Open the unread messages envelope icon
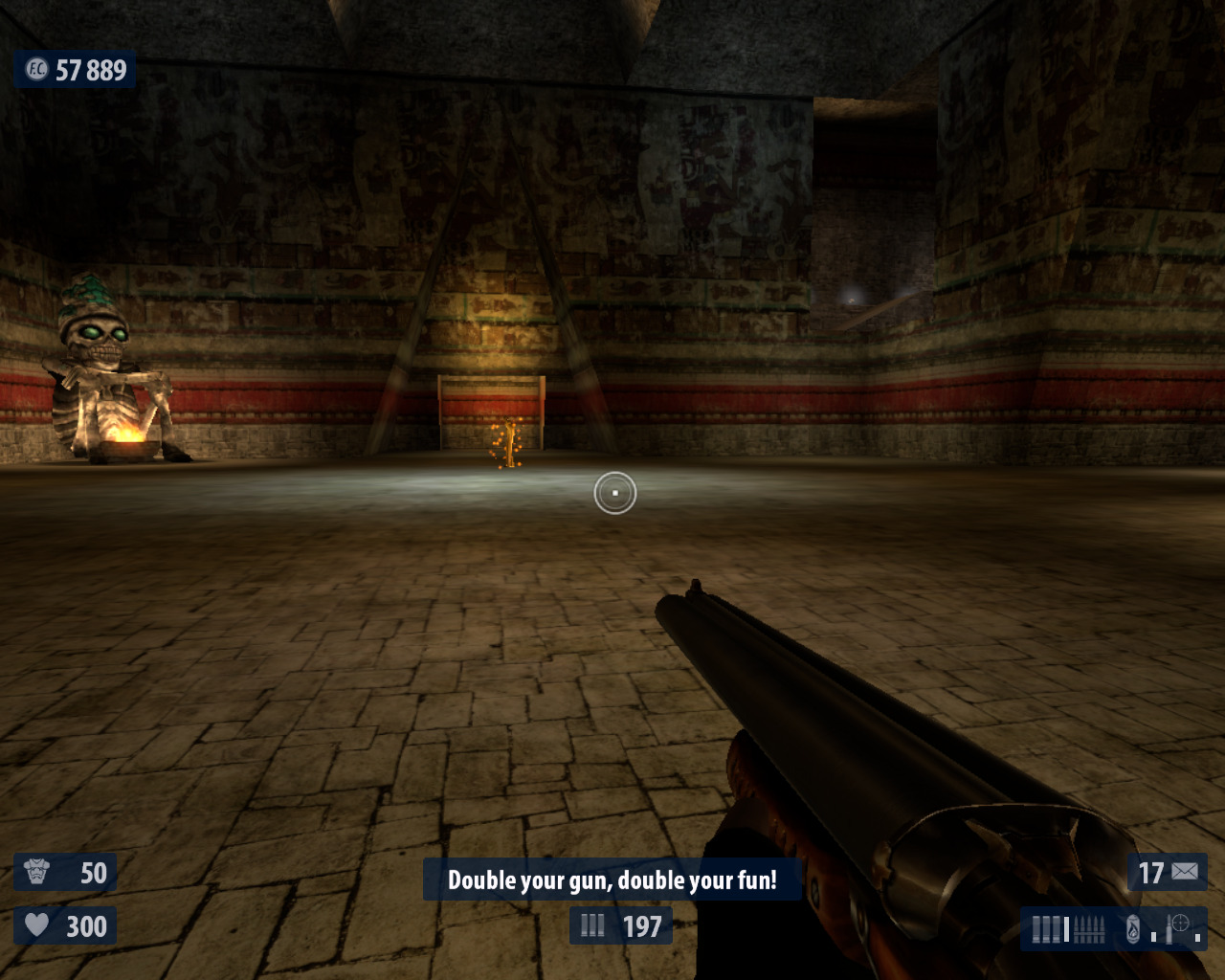Image resolution: width=1225 pixels, height=980 pixels. pyautogui.click(x=1185, y=872)
